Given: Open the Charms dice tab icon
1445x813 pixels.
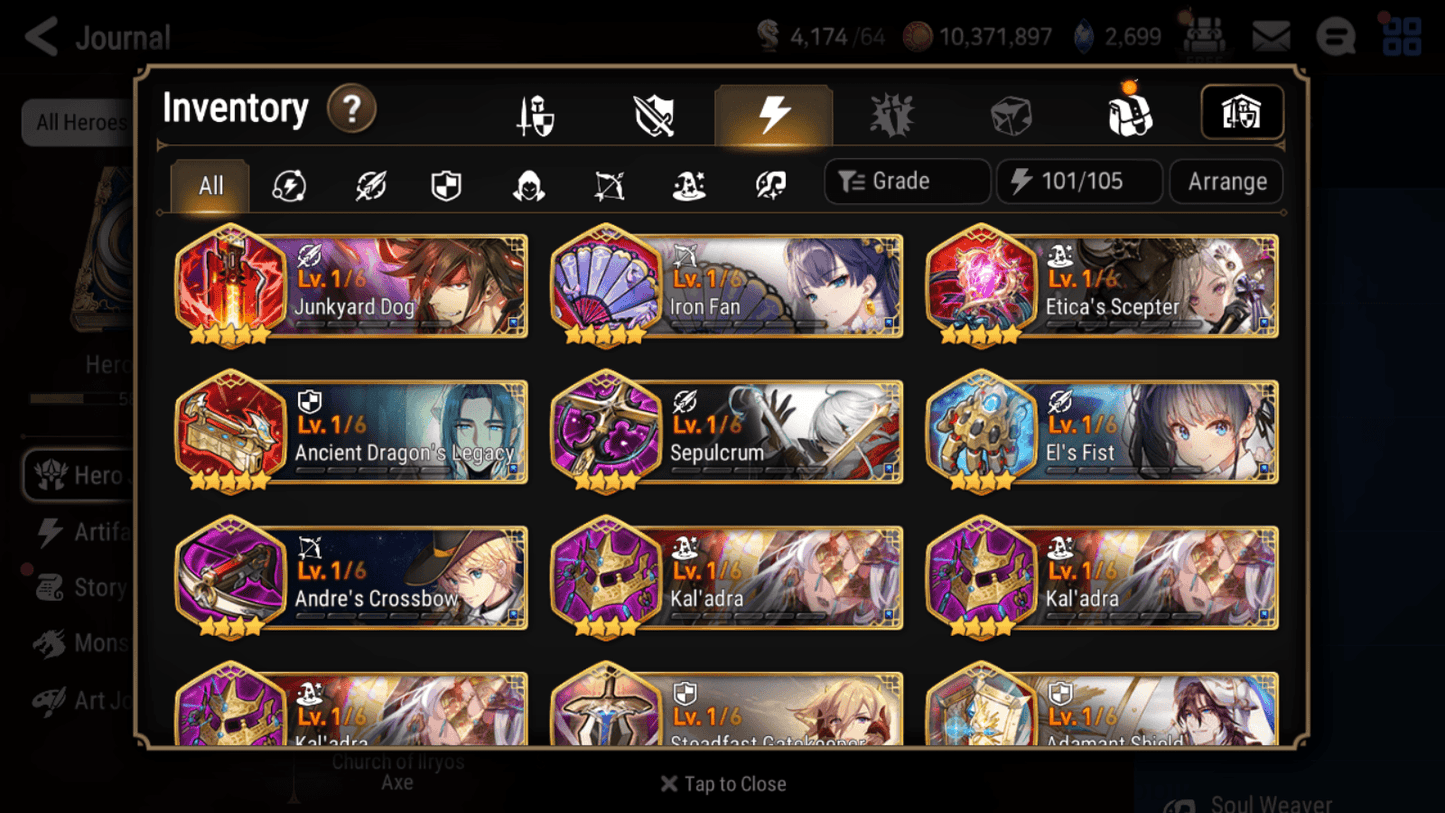Looking at the screenshot, I should (x=1011, y=113).
